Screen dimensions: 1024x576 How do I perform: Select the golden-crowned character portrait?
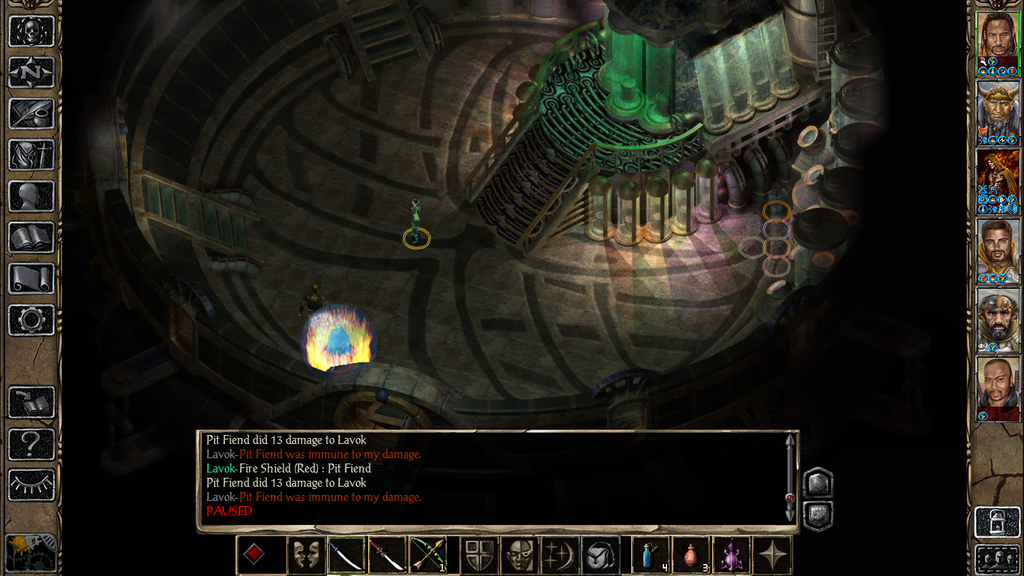click(x=997, y=110)
